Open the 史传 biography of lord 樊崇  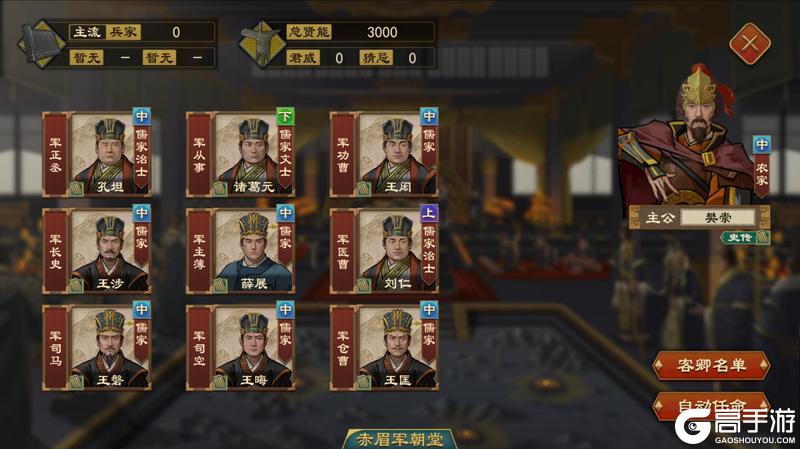click(x=741, y=237)
